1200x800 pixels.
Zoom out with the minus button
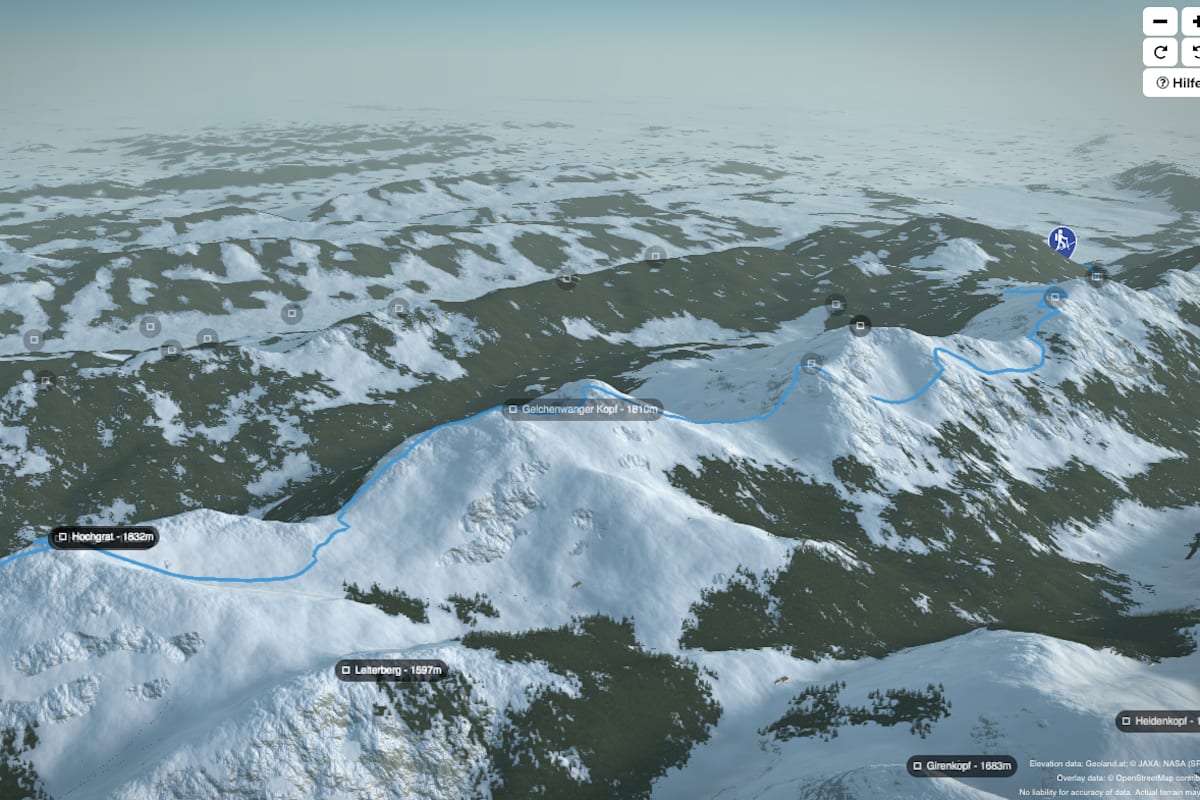(1160, 21)
